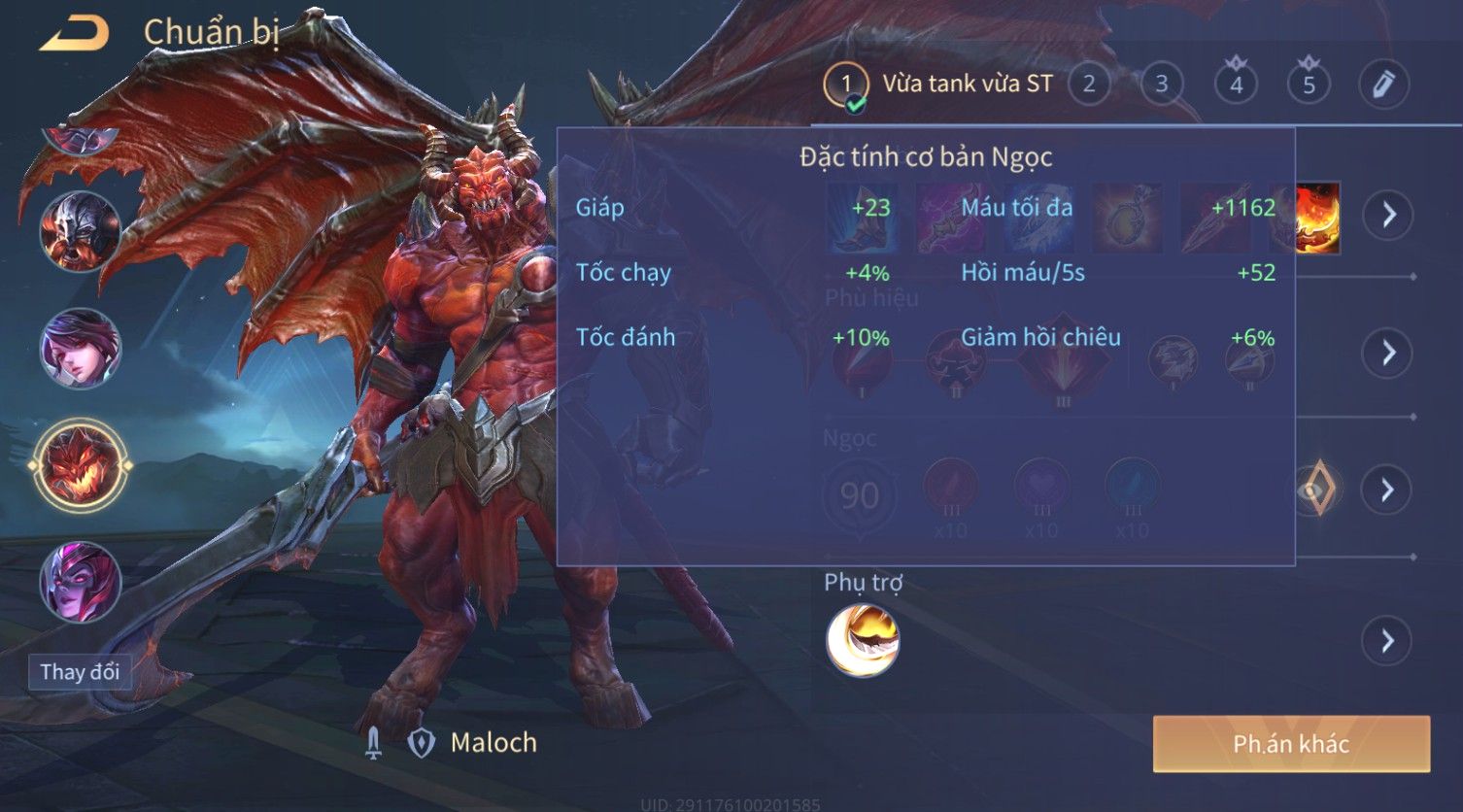
Task: Click the Thay đổi button
Action: click(x=80, y=672)
